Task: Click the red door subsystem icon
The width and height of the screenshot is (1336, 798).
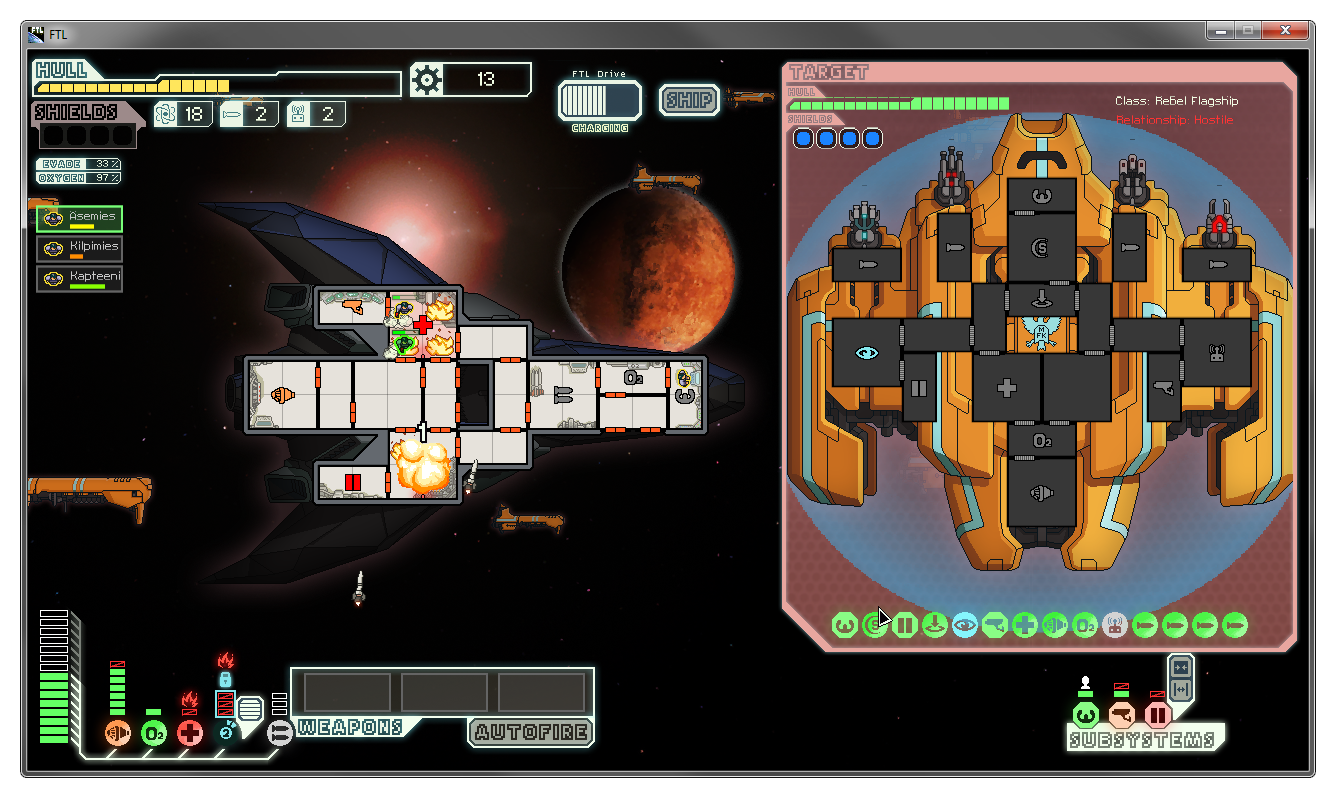Action: tap(1157, 715)
